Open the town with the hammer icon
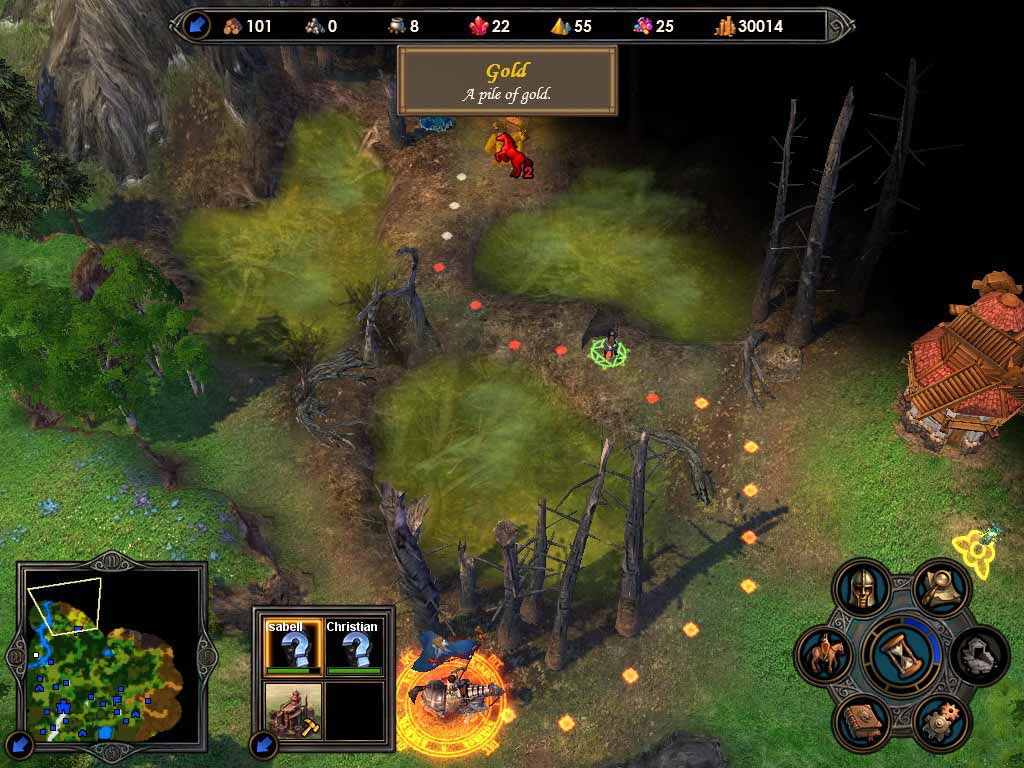 pos(293,708)
